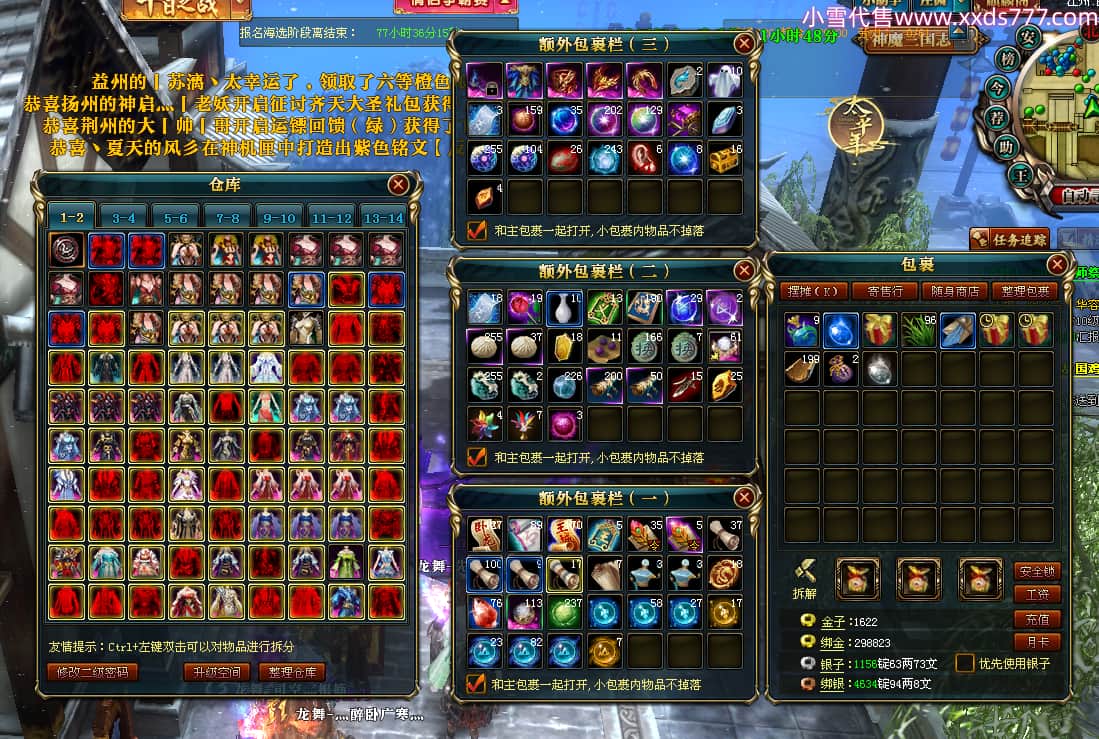This screenshot has height=739, width=1099.
Task: Open the 摆摊(K) stall button
Action: click(x=815, y=291)
